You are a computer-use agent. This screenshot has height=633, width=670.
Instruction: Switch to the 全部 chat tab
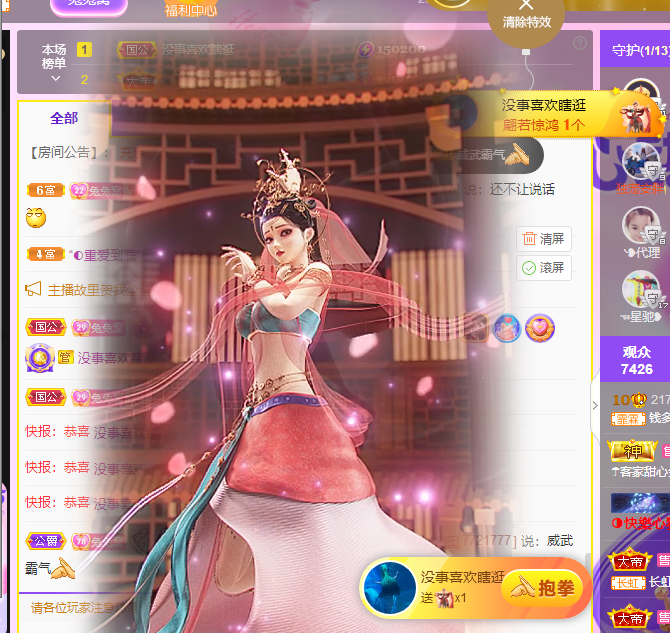tap(64, 118)
